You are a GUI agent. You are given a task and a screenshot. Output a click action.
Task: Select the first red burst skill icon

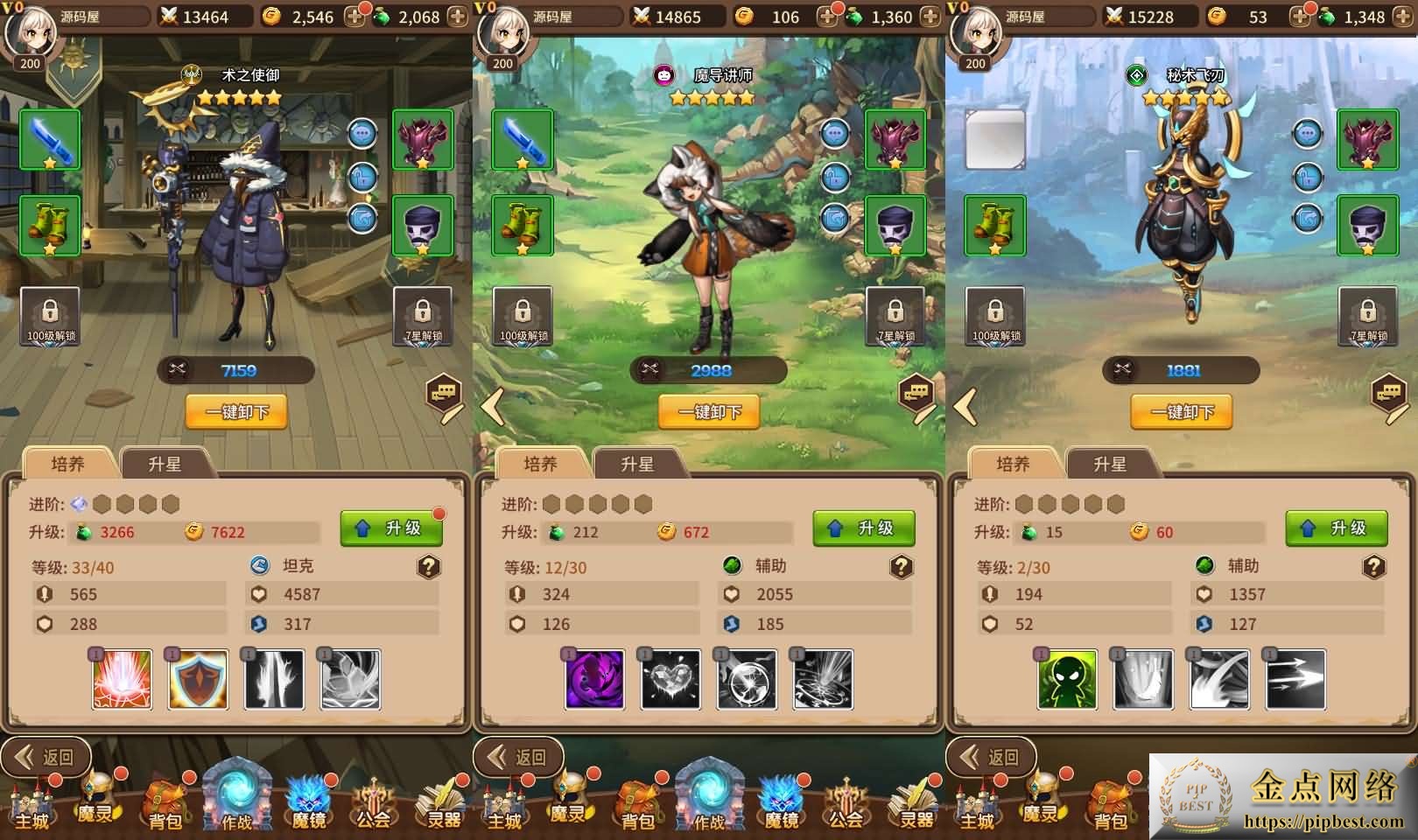[x=121, y=682]
